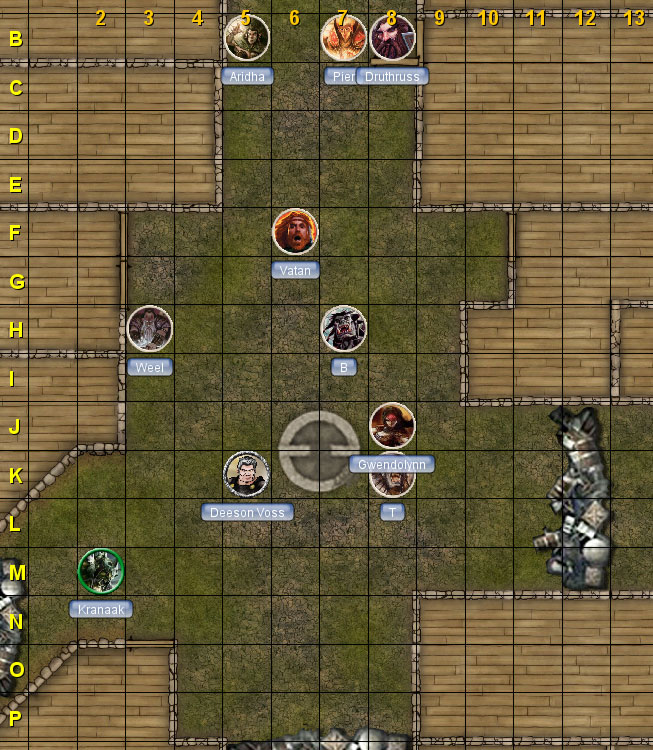This screenshot has width=653, height=750.
Task: Select the token labeled B
Action: [344, 329]
